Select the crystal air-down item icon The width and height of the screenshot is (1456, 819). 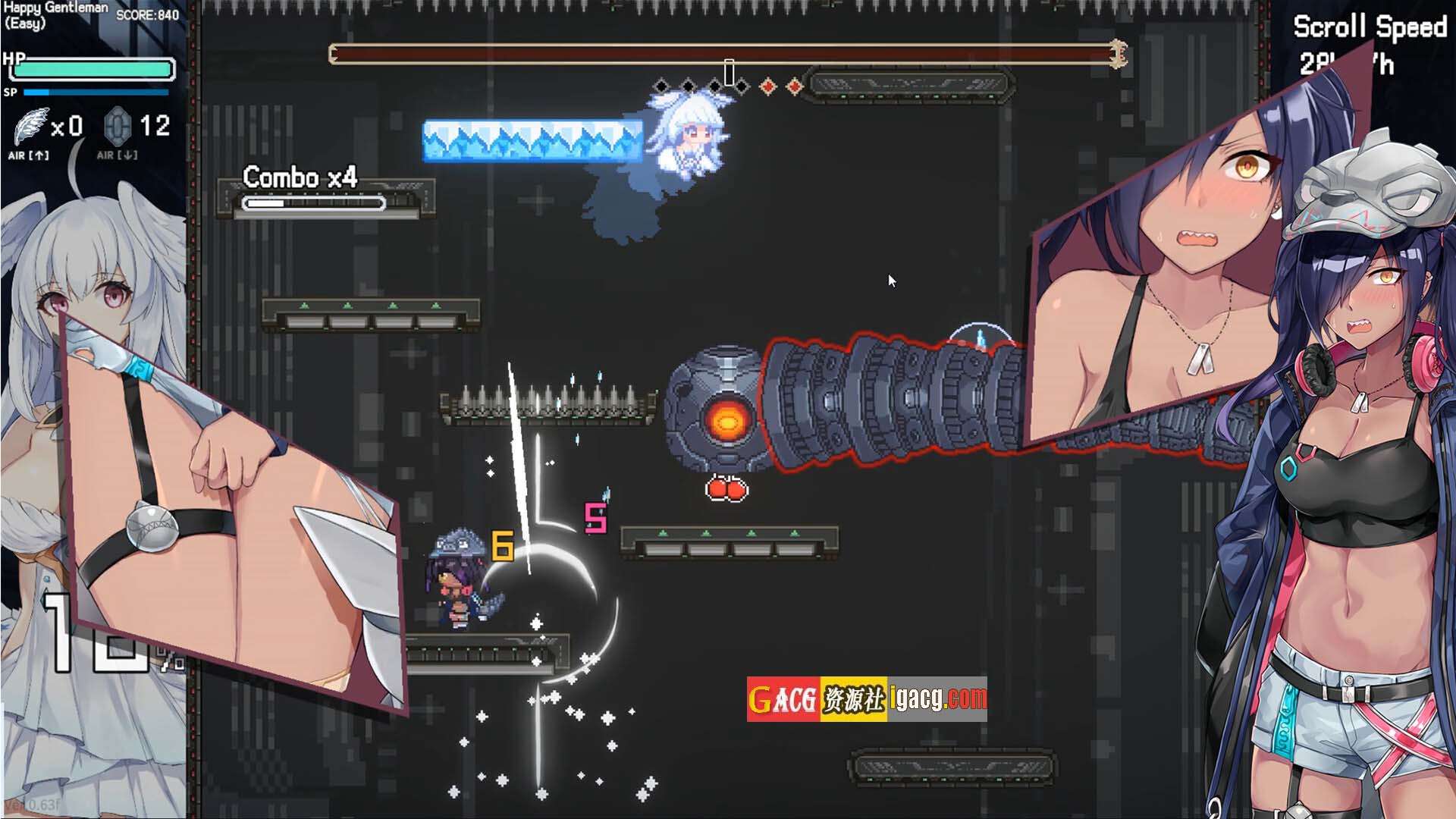[x=118, y=126]
